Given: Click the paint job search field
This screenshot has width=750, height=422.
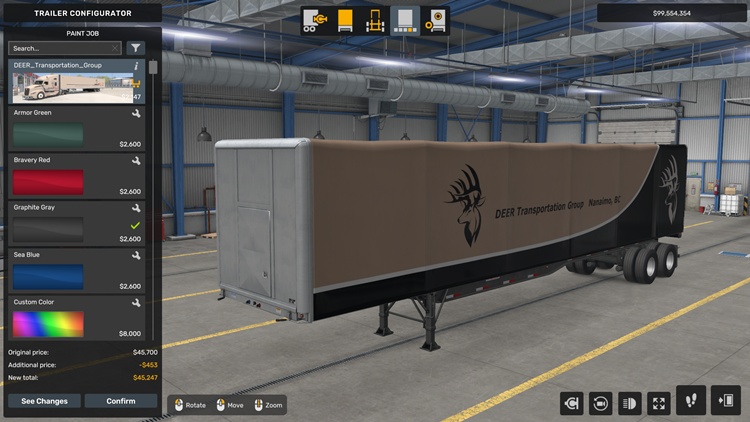Looking at the screenshot, I should click(x=62, y=48).
